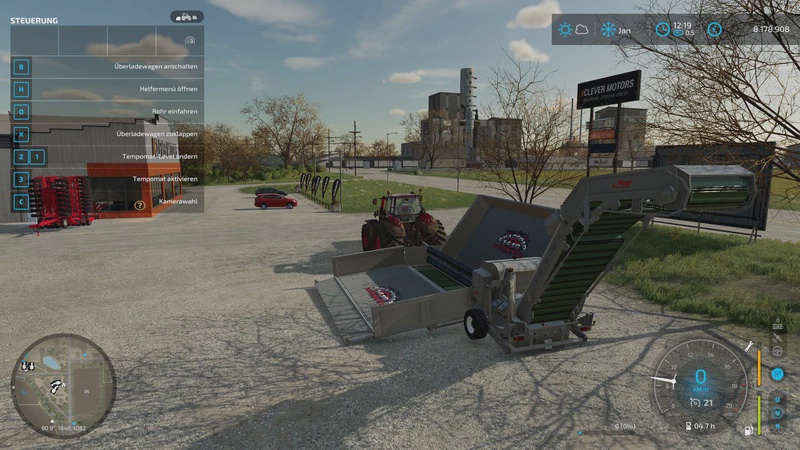Select the sun weather icon
Image resolution: width=800 pixels, height=450 pixels.
pyautogui.click(x=565, y=29)
